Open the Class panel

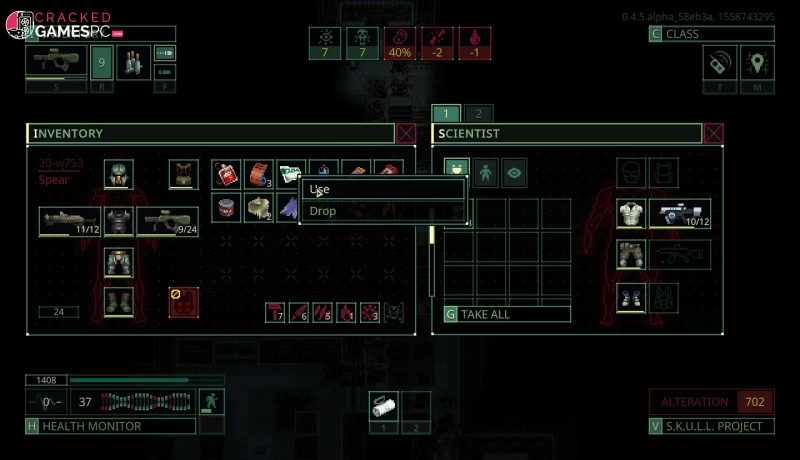coord(711,34)
